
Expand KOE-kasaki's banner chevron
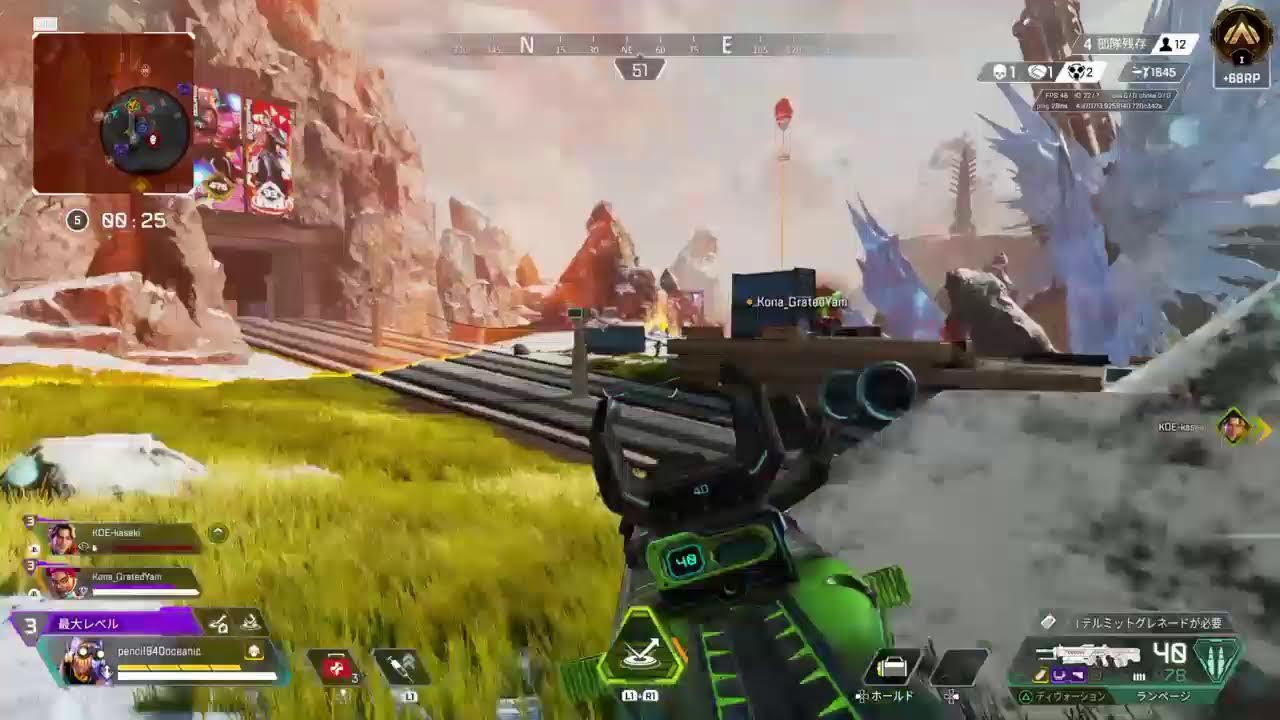tap(218, 531)
